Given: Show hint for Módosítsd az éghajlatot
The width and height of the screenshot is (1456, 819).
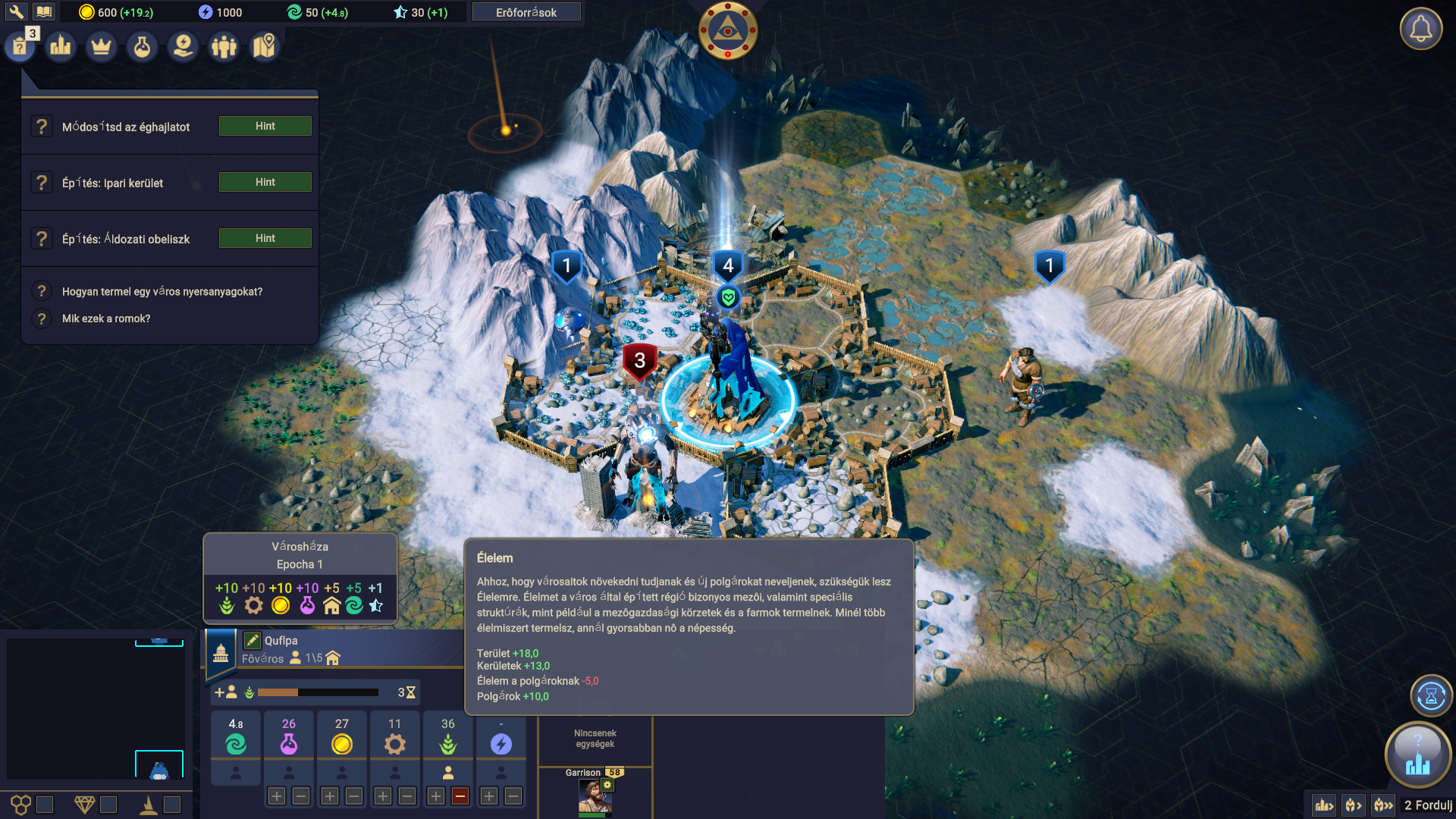Looking at the screenshot, I should (265, 126).
